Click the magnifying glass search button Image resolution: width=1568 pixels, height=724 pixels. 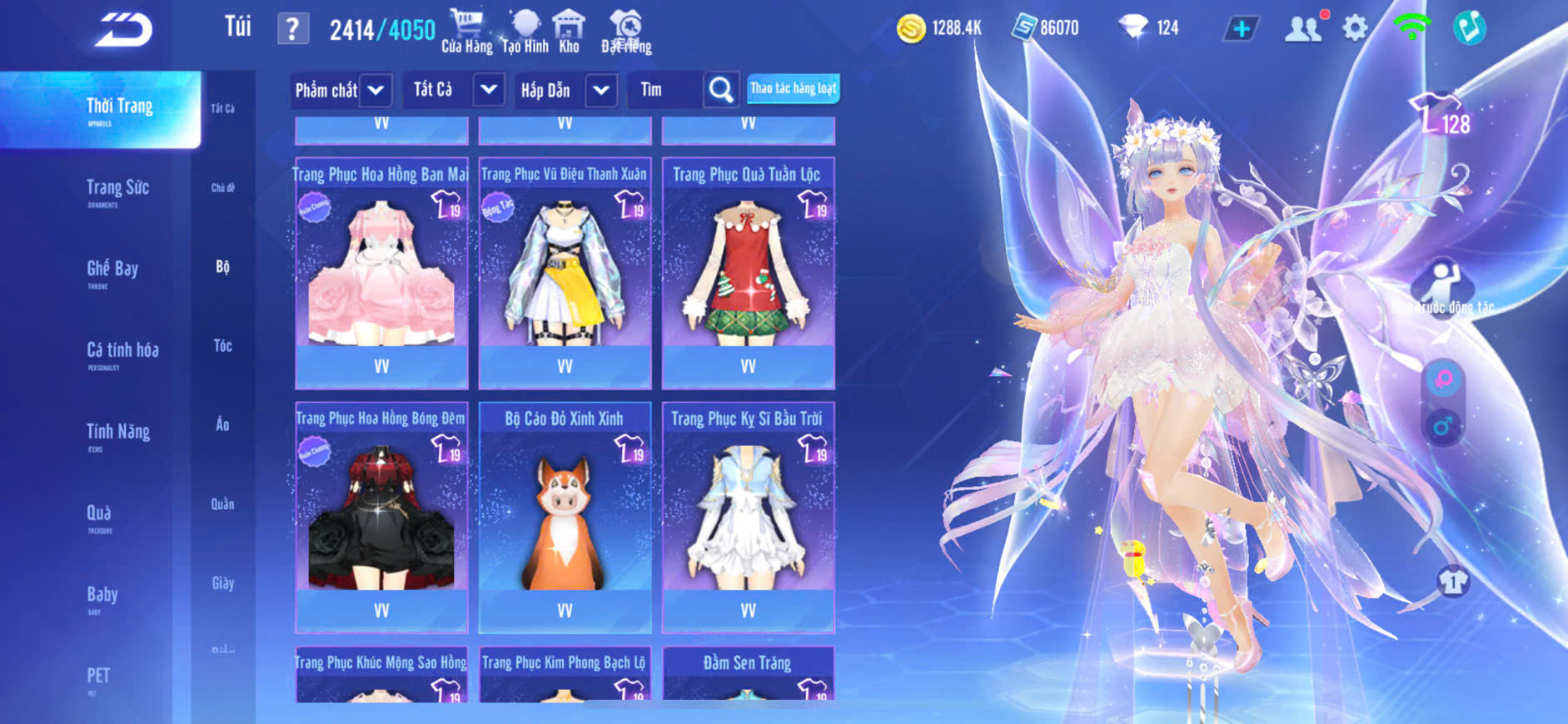pos(721,90)
